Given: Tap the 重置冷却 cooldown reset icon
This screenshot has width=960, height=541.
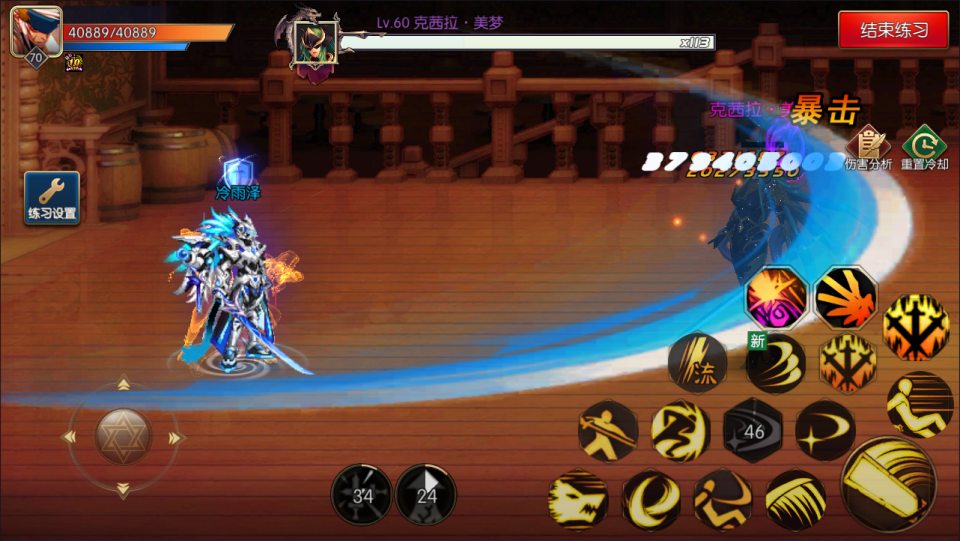Looking at the screenshot, I should click(x=924, y=148).
